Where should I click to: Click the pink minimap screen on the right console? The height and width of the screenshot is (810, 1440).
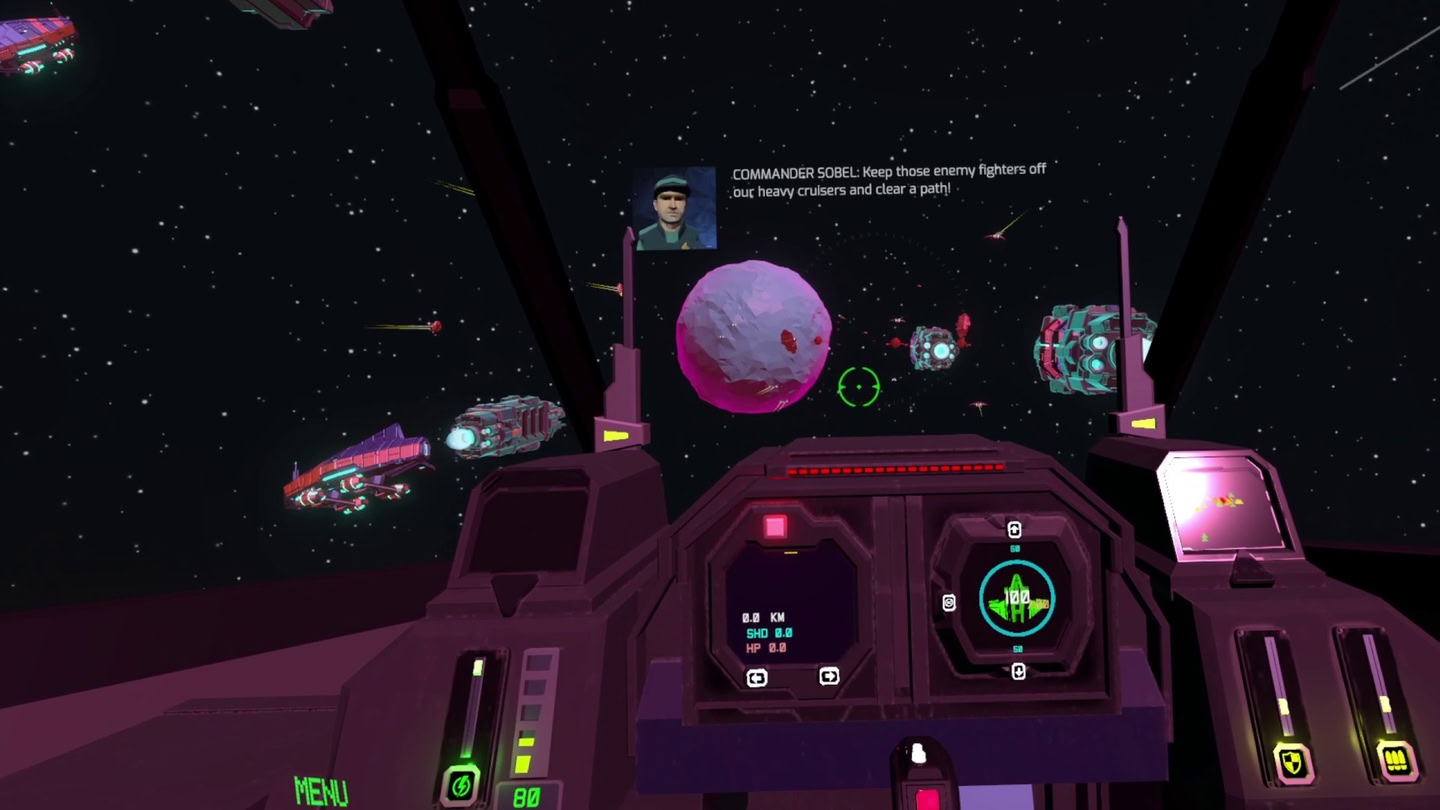[x=1222, y=505]
